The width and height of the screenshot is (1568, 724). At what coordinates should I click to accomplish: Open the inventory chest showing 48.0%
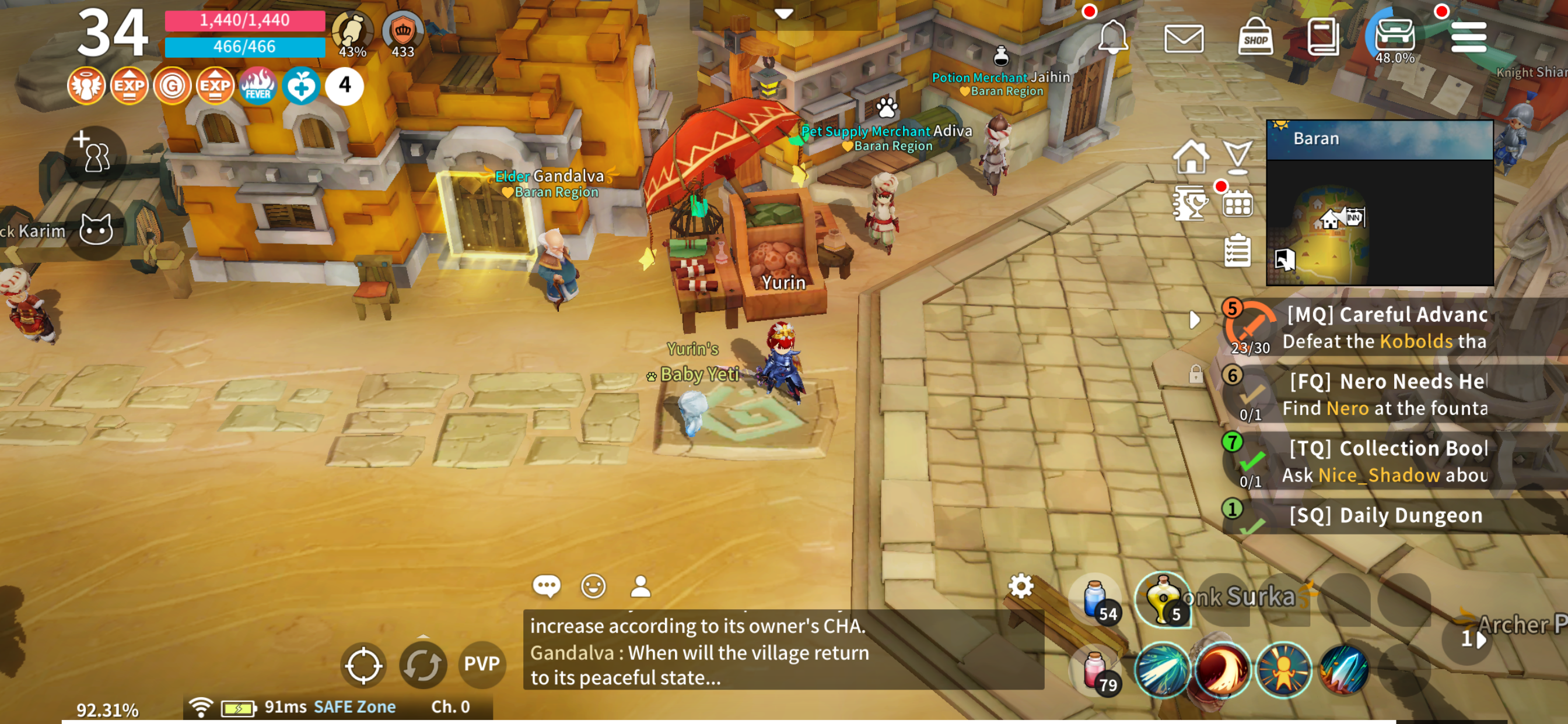coord(1395,36)
